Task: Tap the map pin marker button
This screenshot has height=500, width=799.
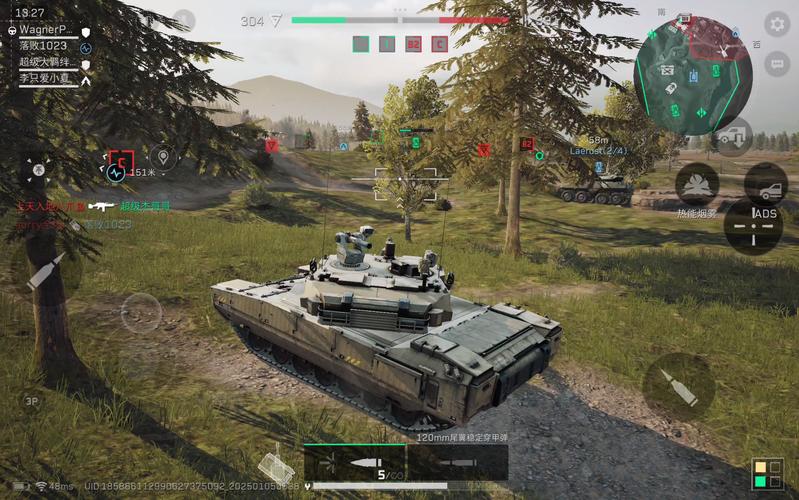Action: [x=162, y=157]
